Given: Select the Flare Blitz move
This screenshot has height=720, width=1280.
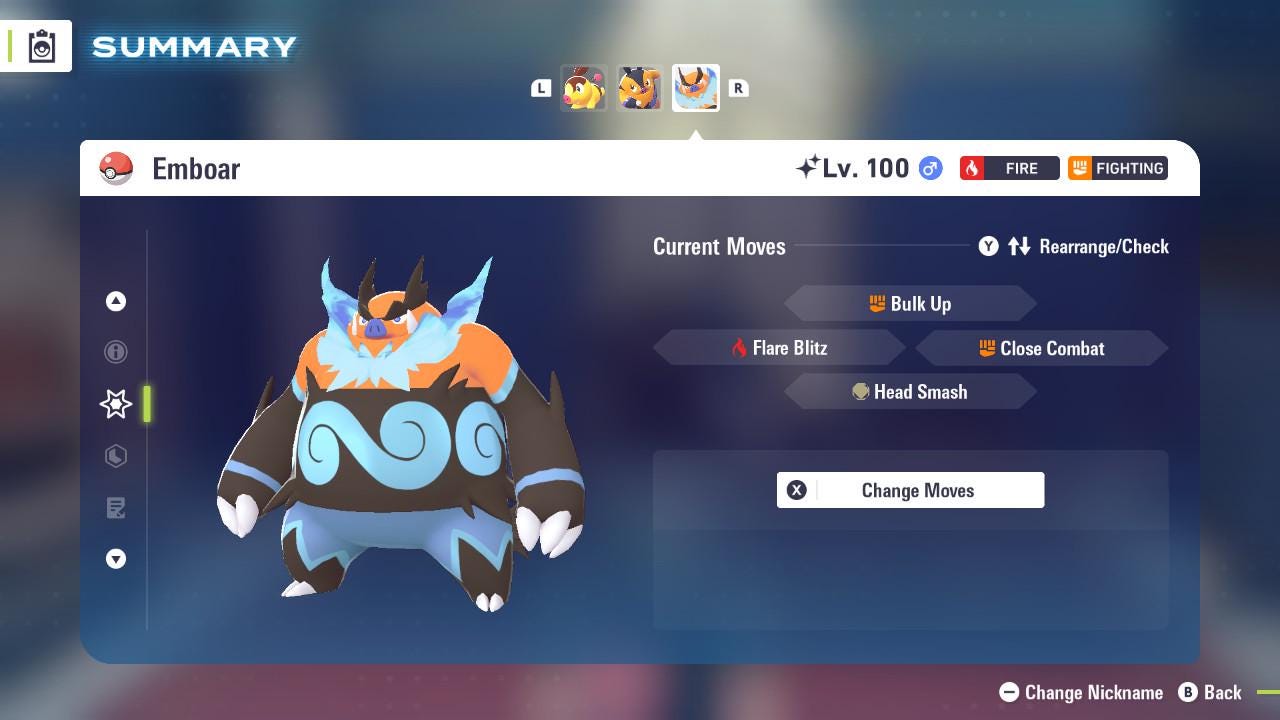Looking at the screenshot, I should (780, 348).
